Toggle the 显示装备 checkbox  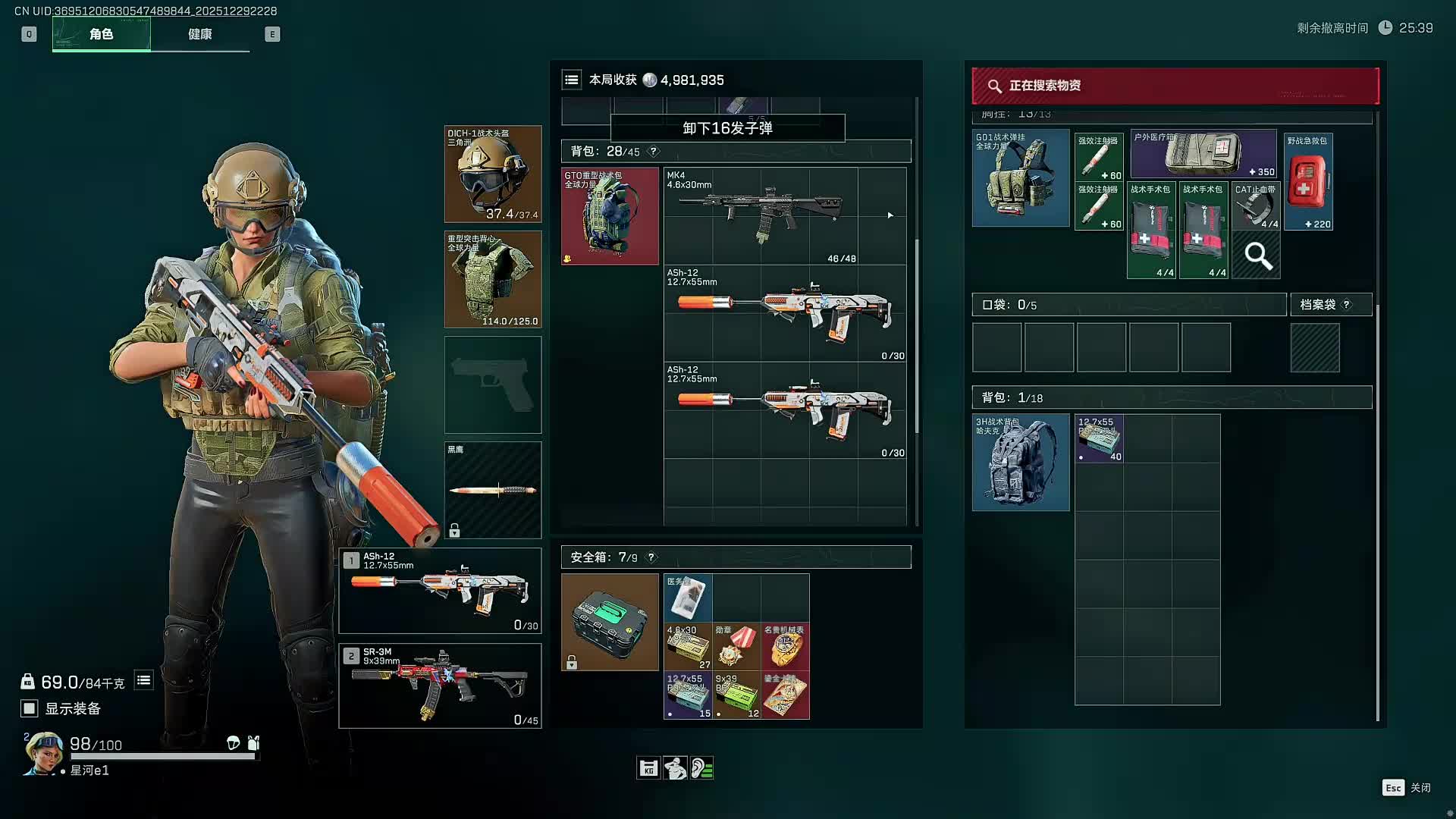point(30,708)
